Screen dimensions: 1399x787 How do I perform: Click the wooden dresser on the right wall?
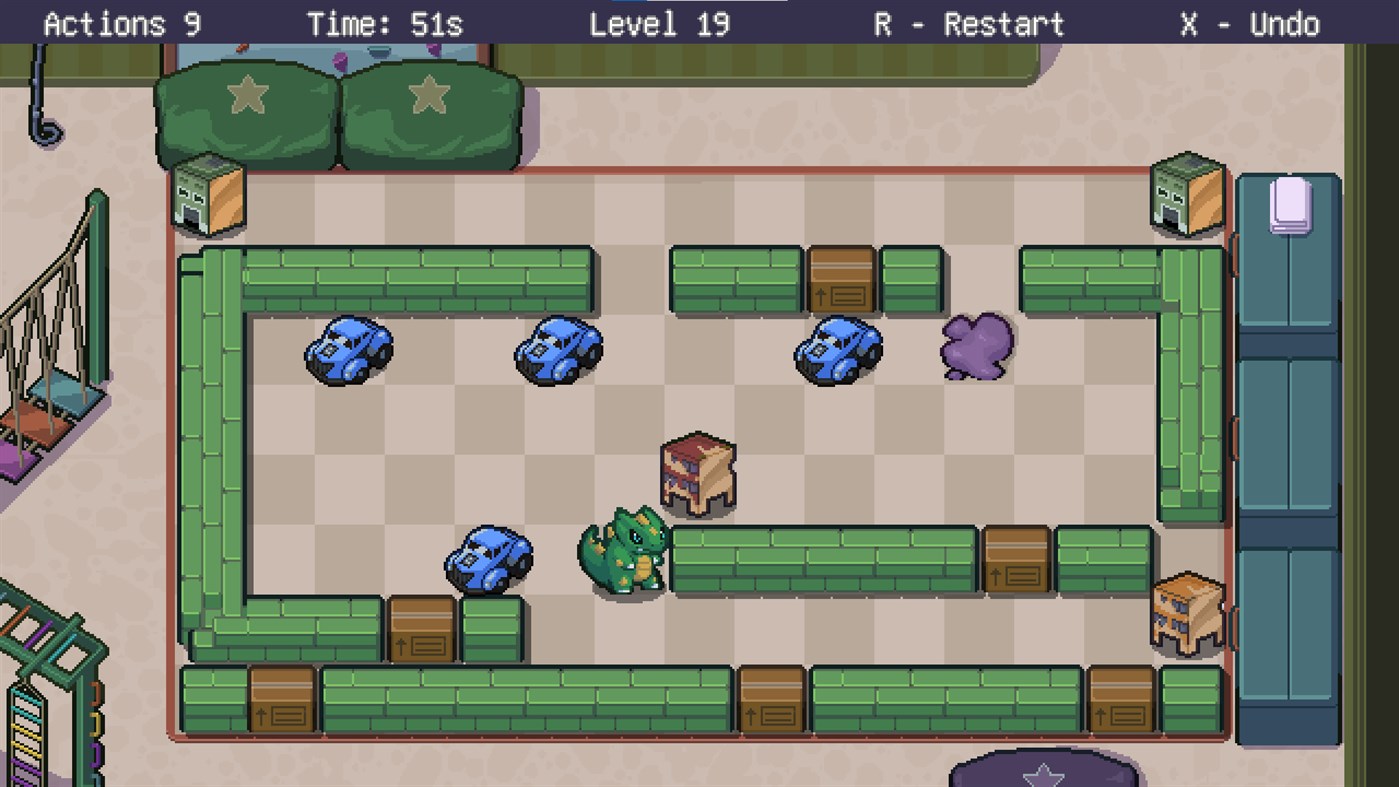click(x=1190, y=610)
